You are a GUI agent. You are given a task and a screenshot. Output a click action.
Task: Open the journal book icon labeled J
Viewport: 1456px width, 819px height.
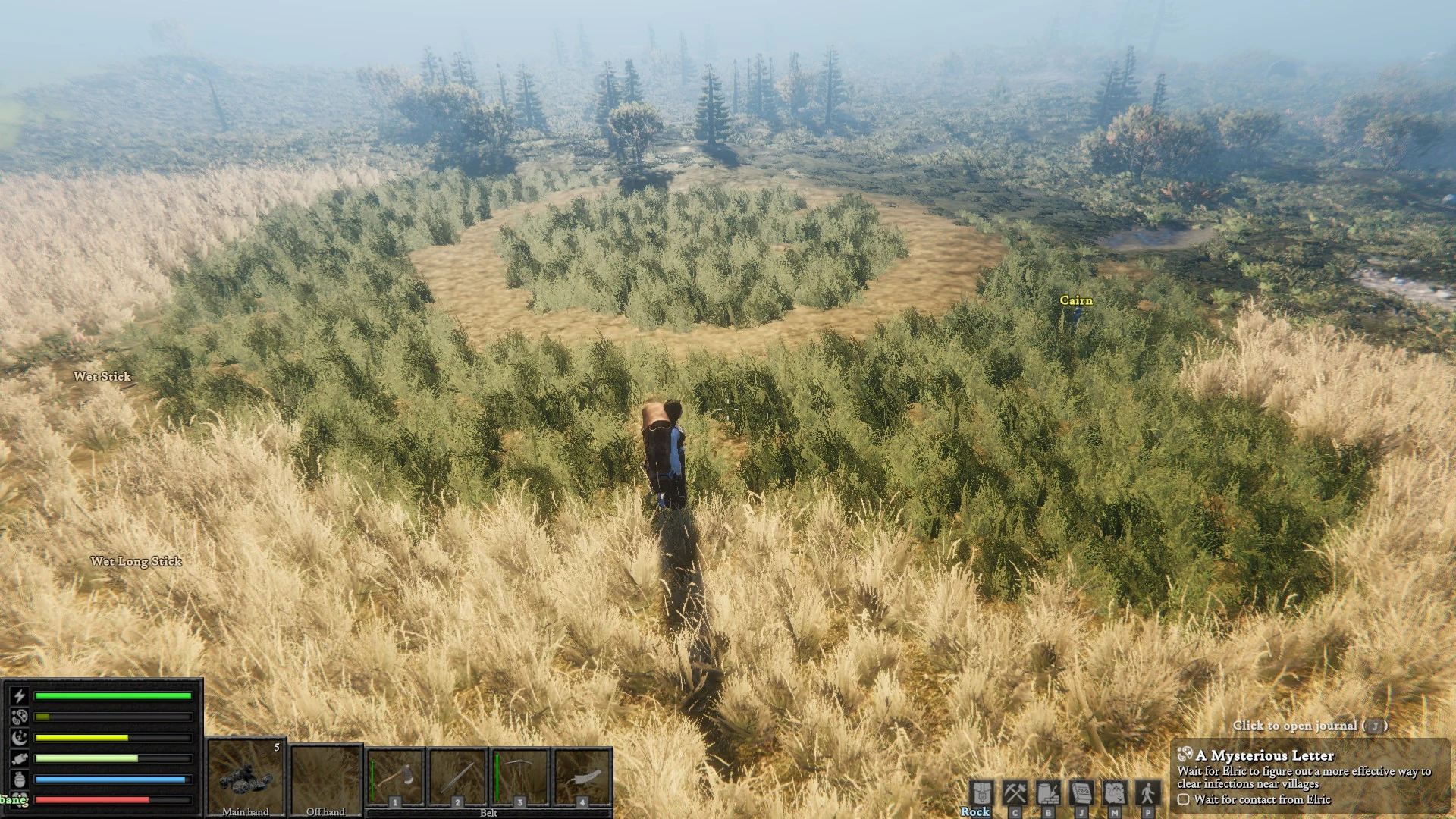pyautogui.click(x=1082, y=793)
